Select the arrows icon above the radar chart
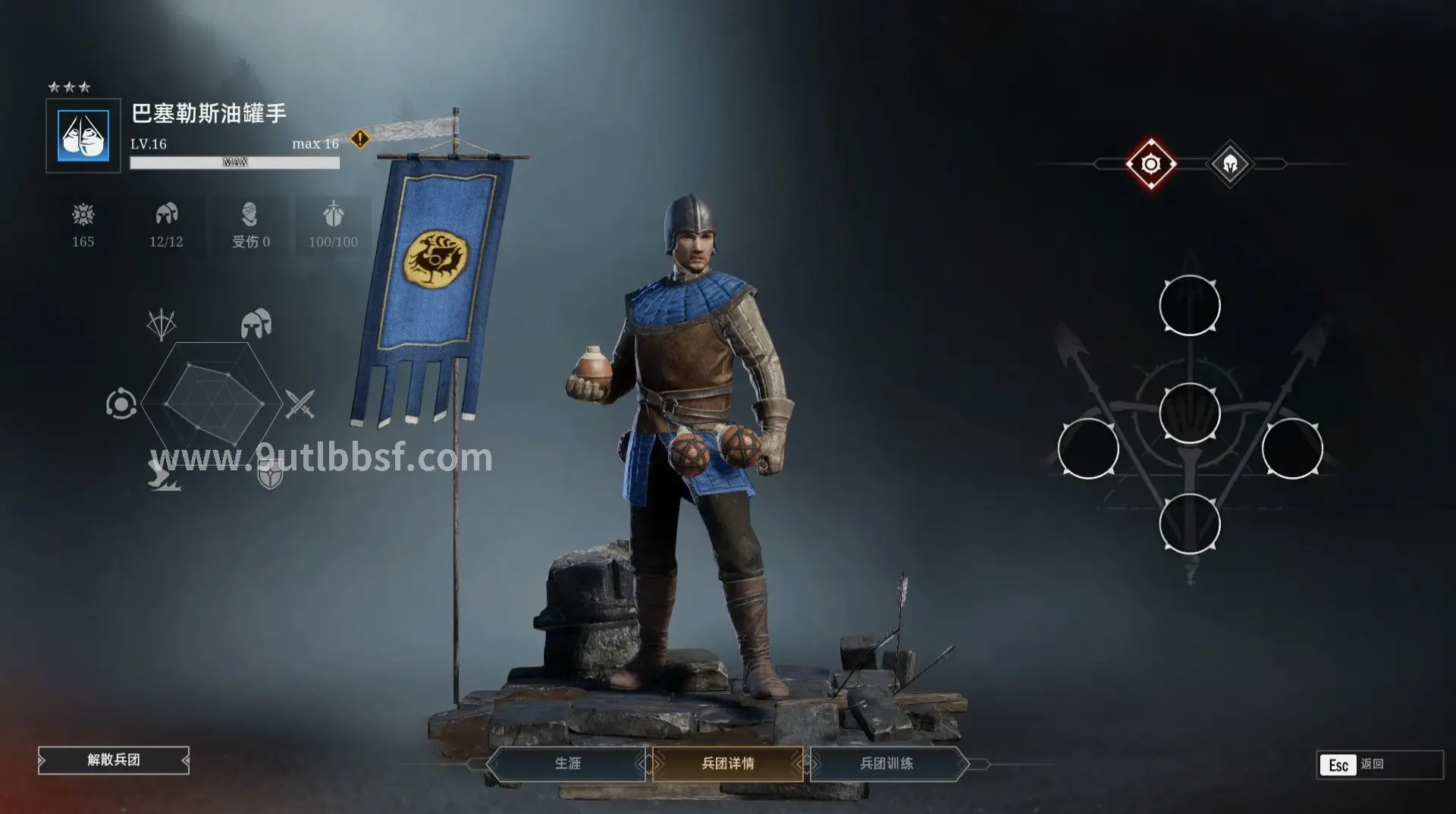 (162, 325)
